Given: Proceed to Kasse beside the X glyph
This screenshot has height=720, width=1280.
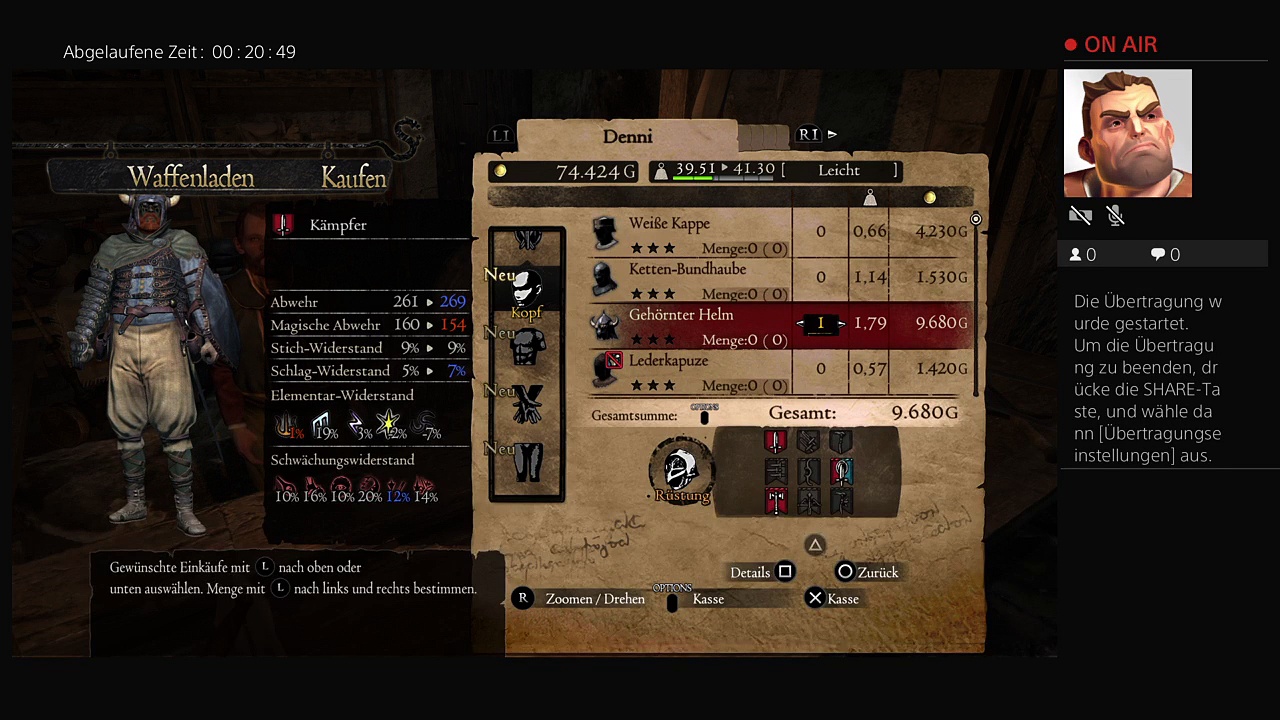Looking at the screenshot, I should click(x=832, y=599).
